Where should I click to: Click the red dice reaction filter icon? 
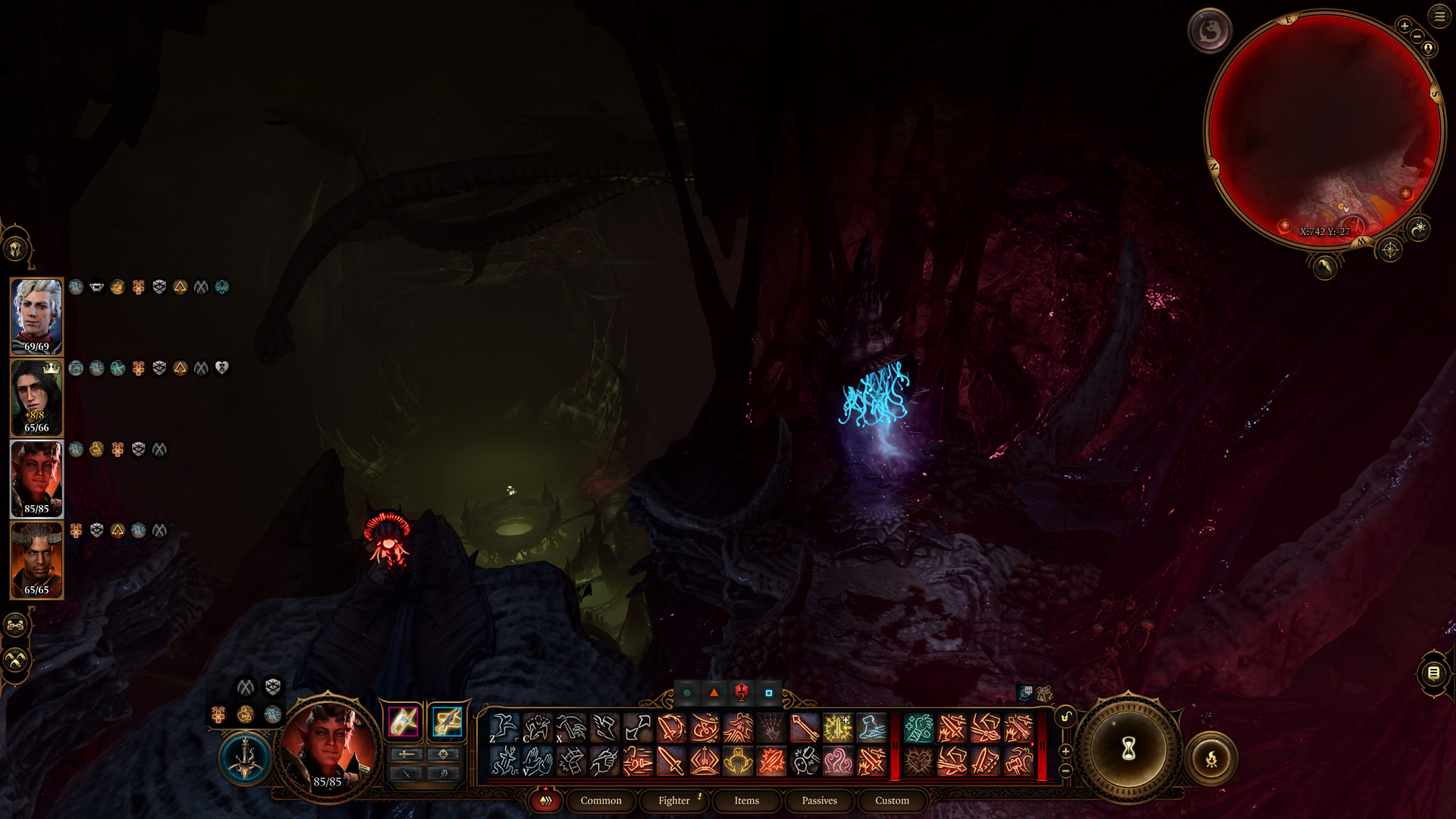pos(741,692)
